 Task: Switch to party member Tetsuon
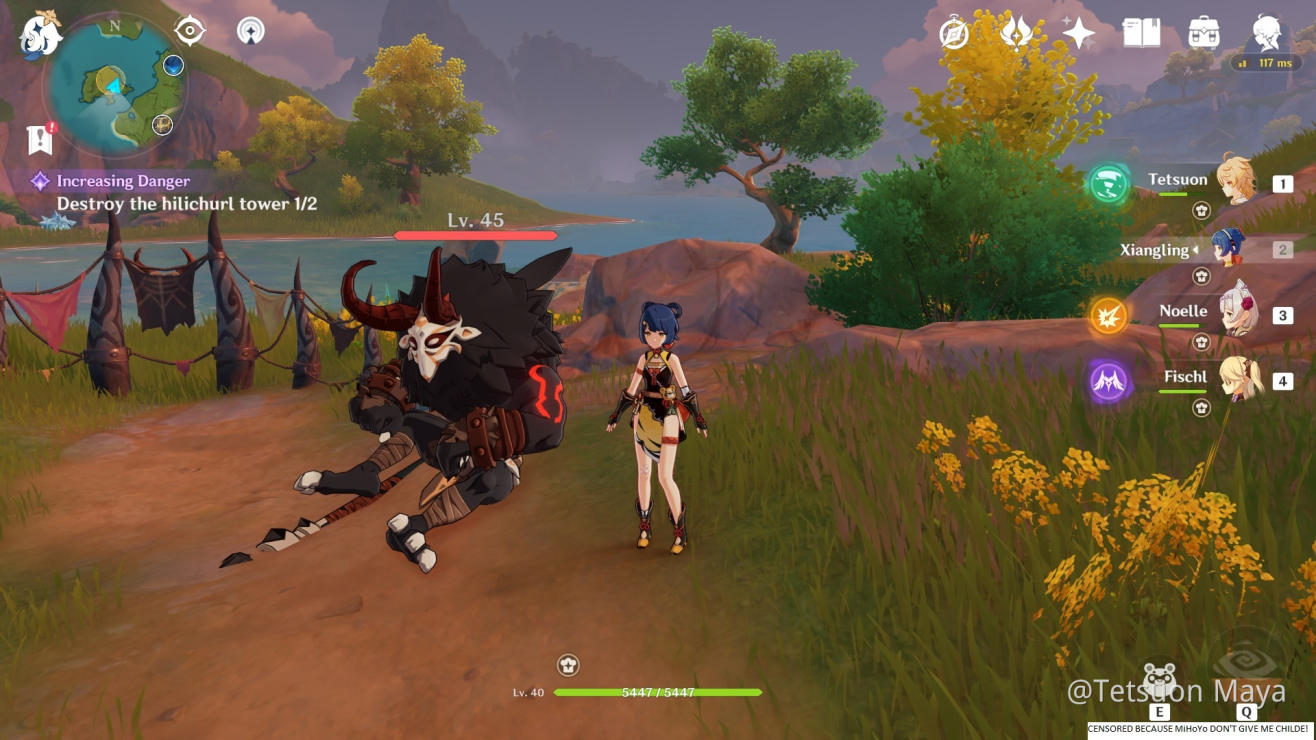(1236, 180)
